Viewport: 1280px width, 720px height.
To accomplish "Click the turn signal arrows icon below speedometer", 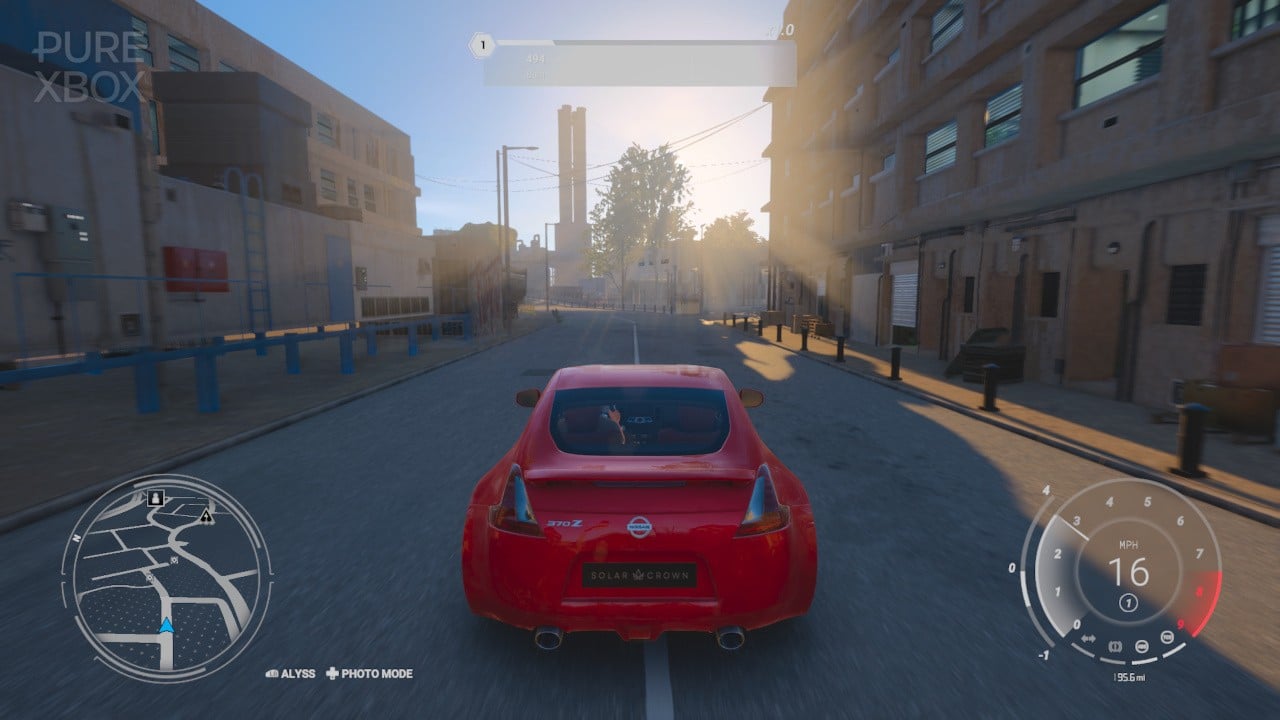I will [1087, 638].
